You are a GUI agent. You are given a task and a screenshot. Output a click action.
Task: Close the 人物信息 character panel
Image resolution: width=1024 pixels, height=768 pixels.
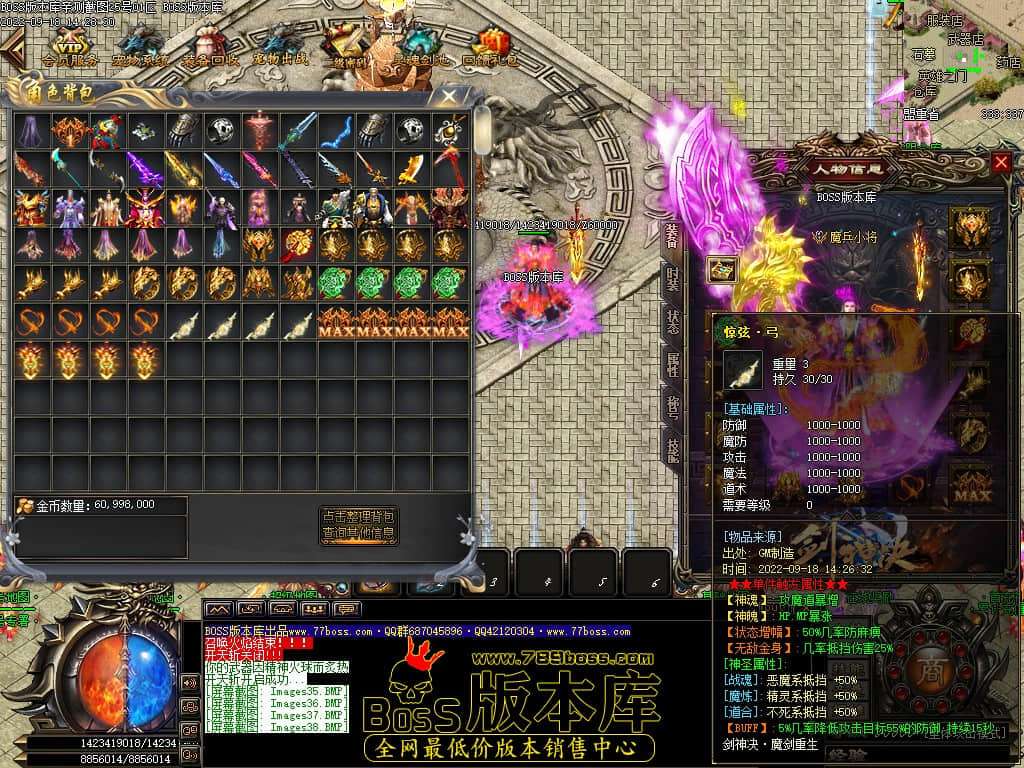click(1001, 163)
